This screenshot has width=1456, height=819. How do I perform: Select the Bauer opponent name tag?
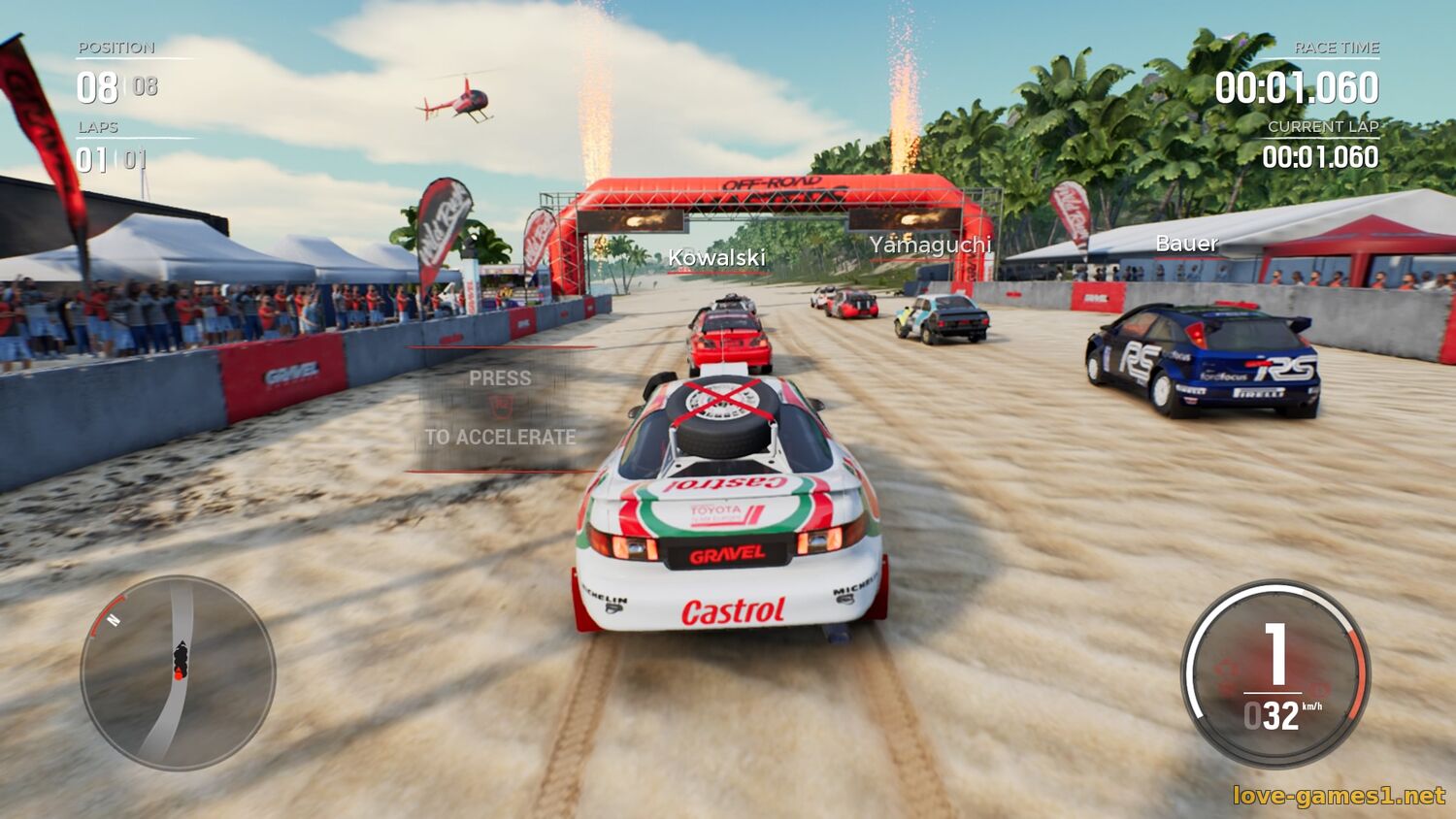tap(1186, 243)
